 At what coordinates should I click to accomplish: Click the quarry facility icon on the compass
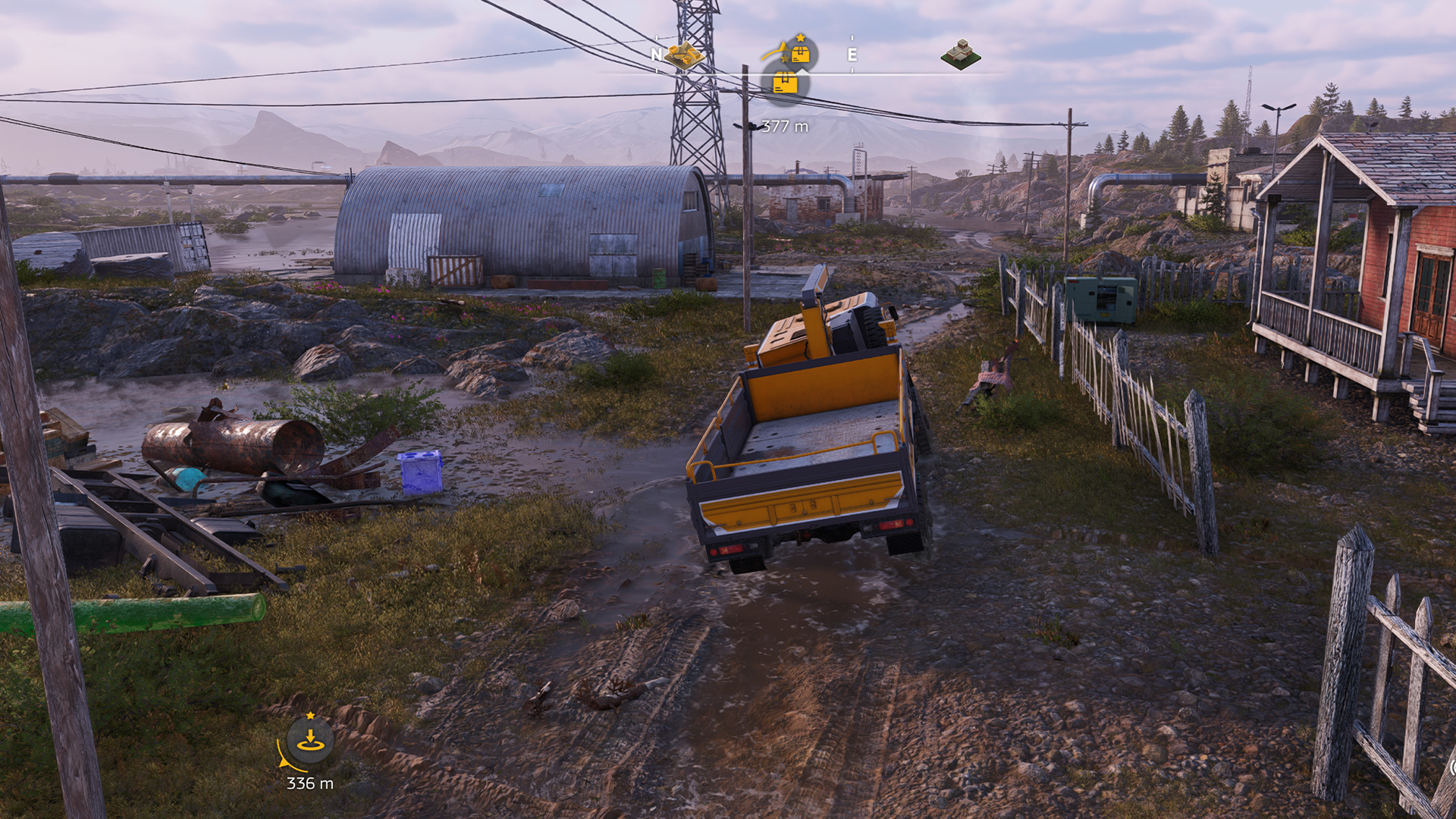click(x=685, y=55)
